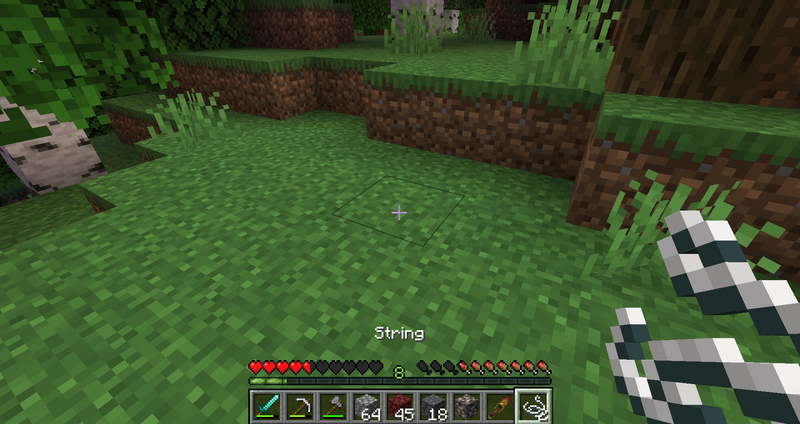This screenshot has width=800, height=424.
Task: Click the highlighted String hotbar slot
Action: (533, 406)
